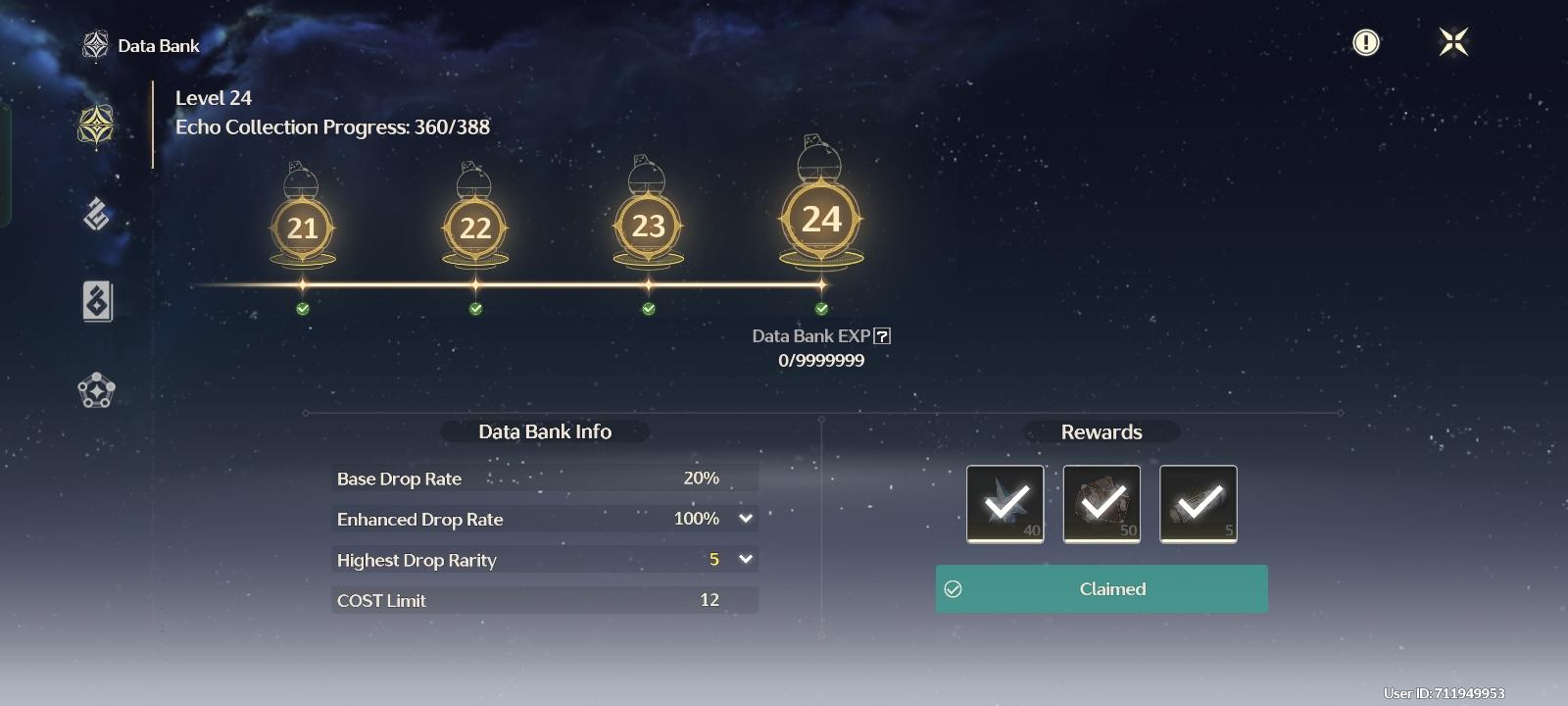Select the 50x reward item thumbnail
Image resolution: width=1568 pixels, height=706 pixels.
click(x=1101, y=504)
